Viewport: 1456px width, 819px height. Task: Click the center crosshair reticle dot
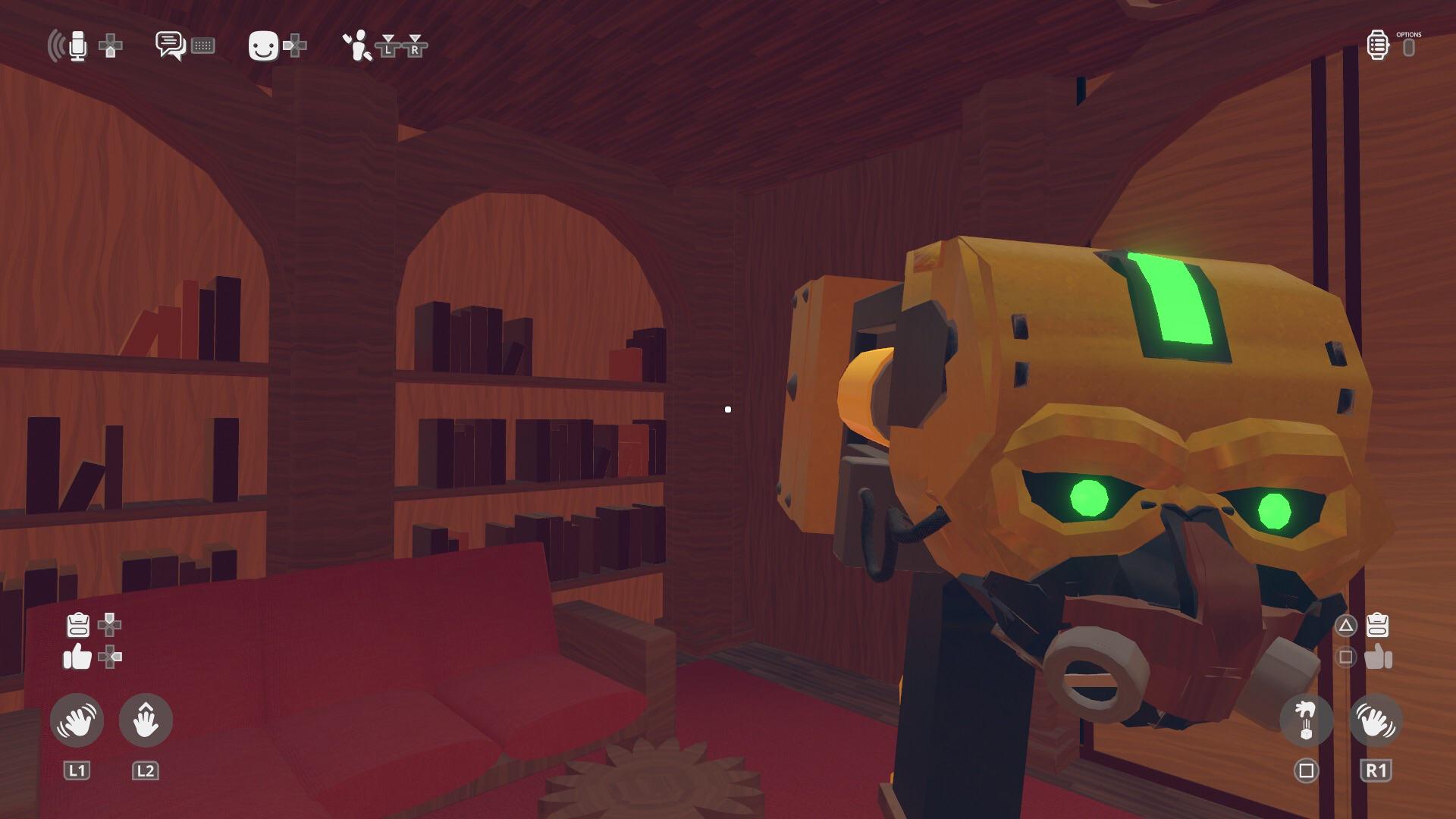(x=728, y=409)
